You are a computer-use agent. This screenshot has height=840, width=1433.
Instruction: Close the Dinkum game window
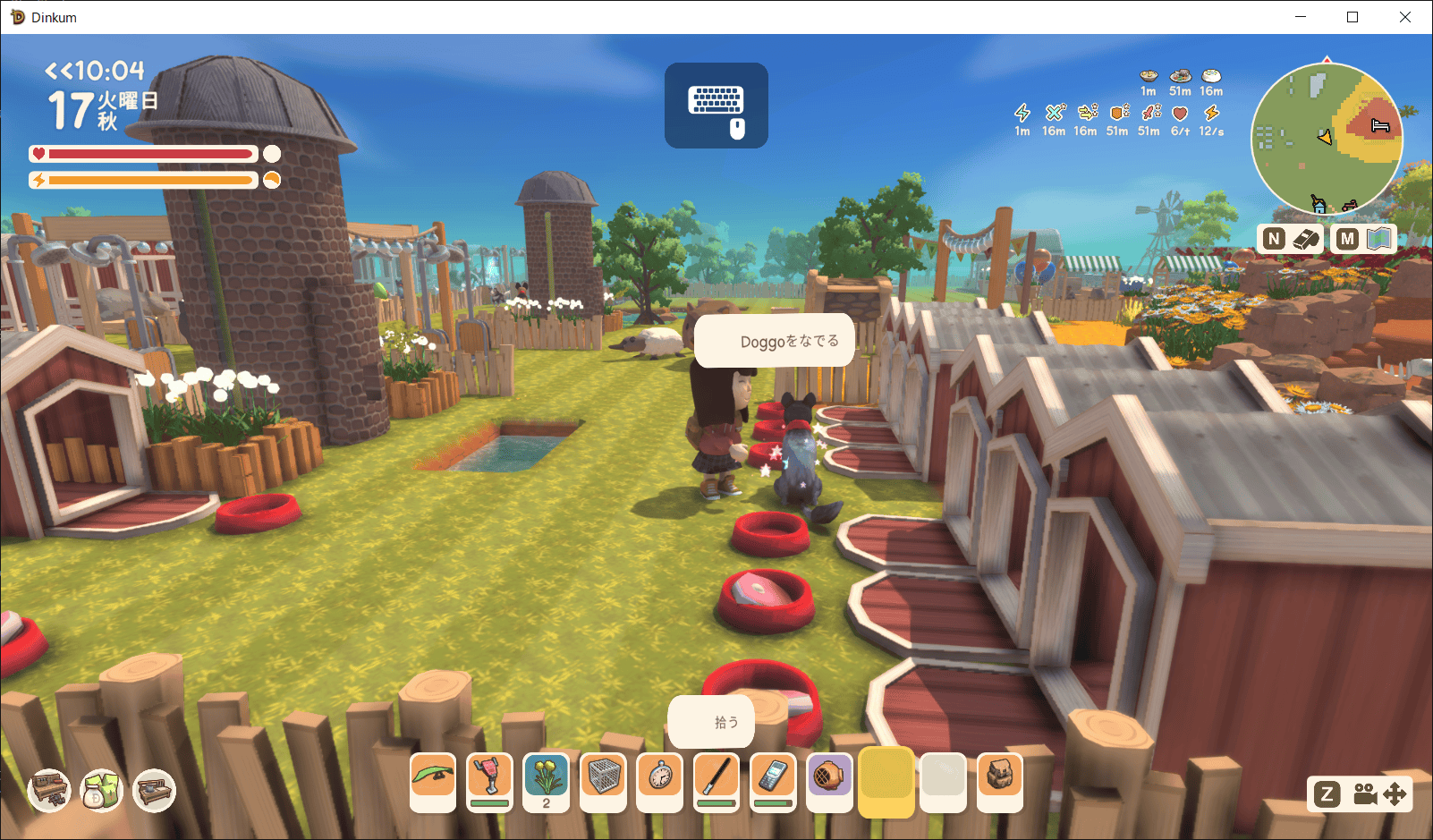coord(1404,17)
